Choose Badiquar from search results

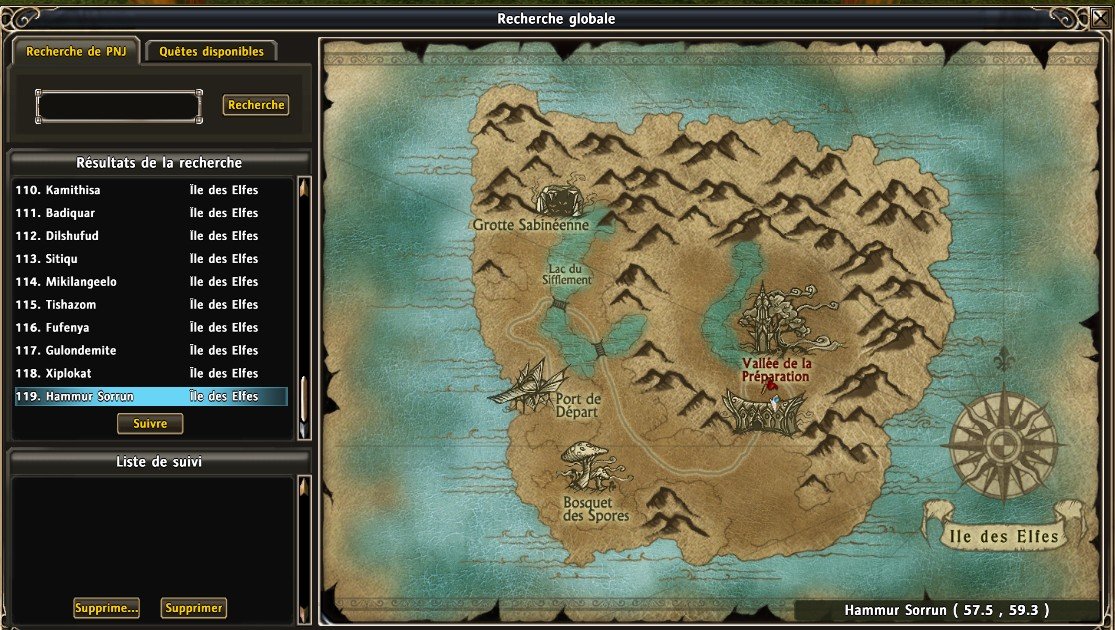coord(150,213)
